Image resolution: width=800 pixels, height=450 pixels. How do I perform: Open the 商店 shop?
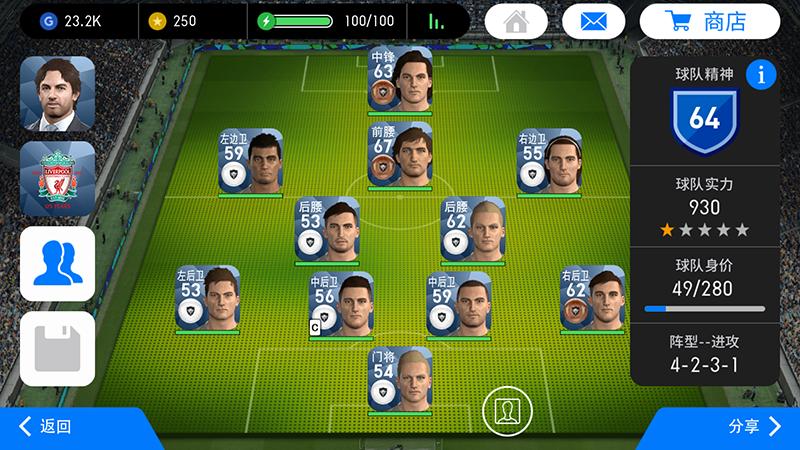point(724,21)
